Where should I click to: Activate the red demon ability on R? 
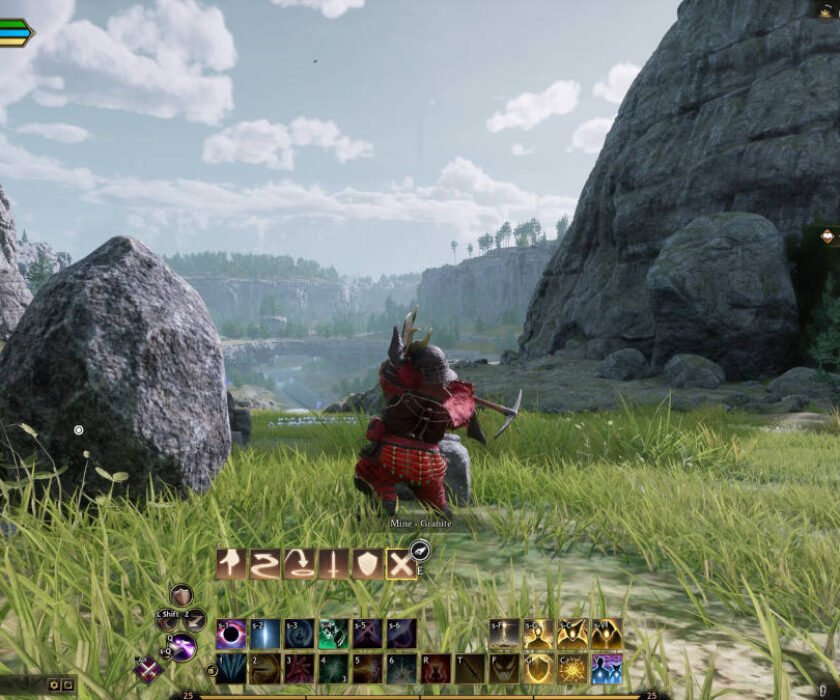436,668
